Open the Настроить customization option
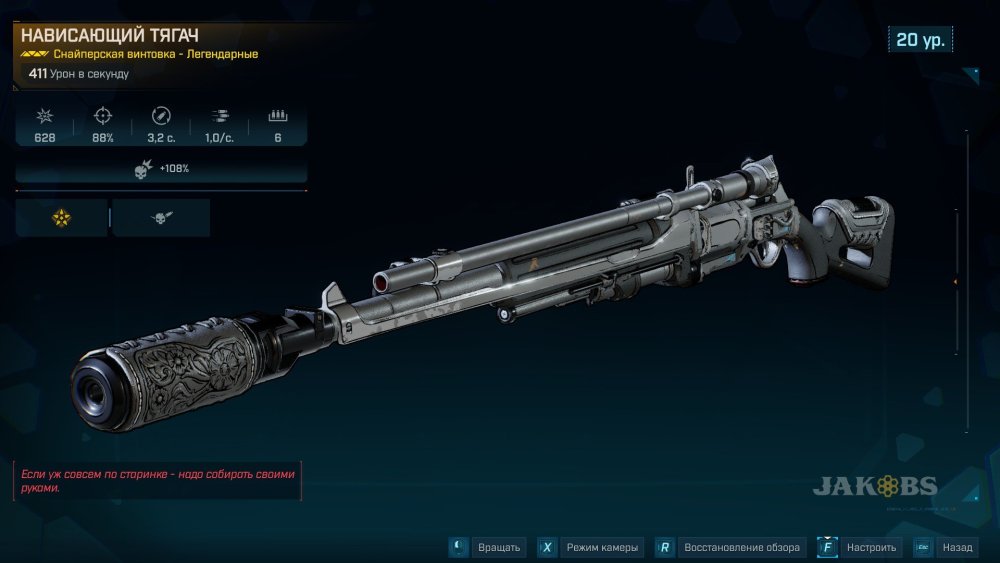1000x563 pixels. click(x=859, y=547)
